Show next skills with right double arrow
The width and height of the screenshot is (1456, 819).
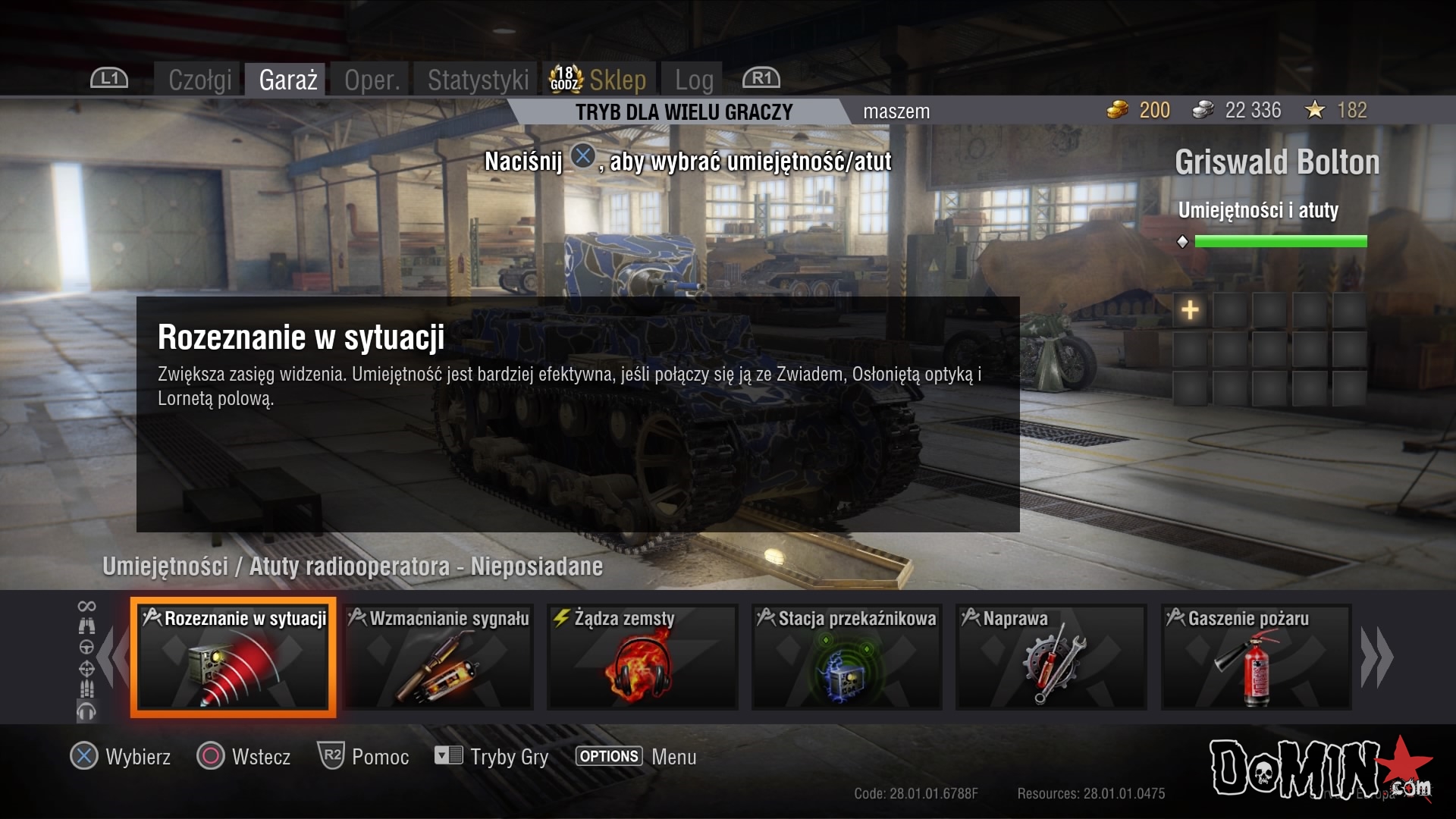1377,657
